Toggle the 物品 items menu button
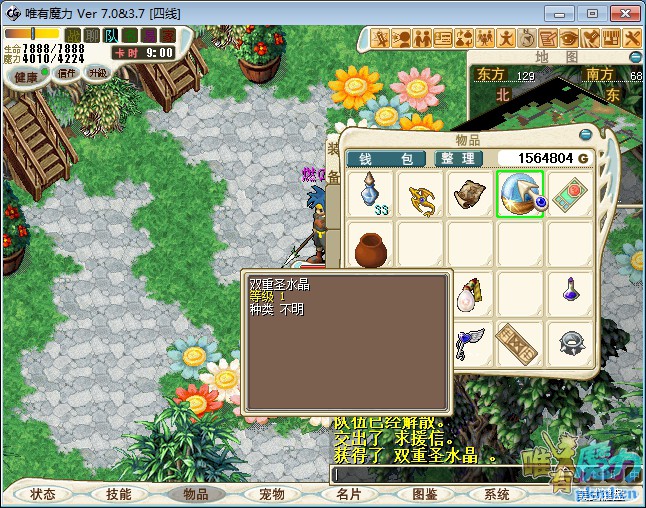The height and width of the screenshot is (508, 646). coord(196,494)
